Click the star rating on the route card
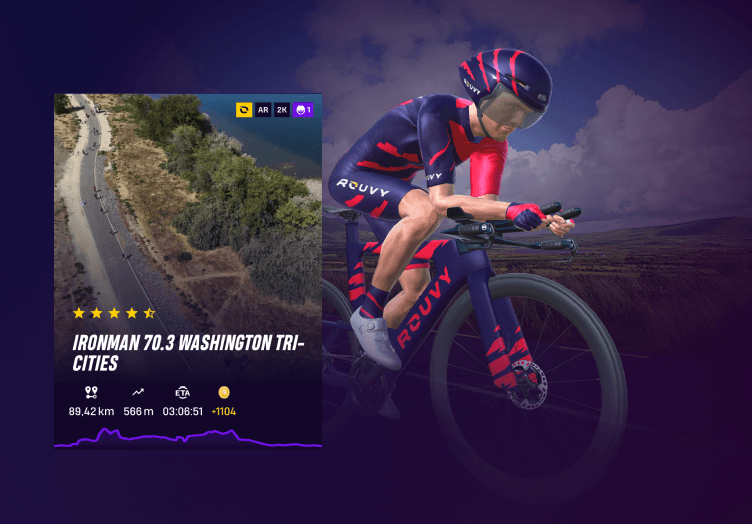 click(x=113, y=313)
